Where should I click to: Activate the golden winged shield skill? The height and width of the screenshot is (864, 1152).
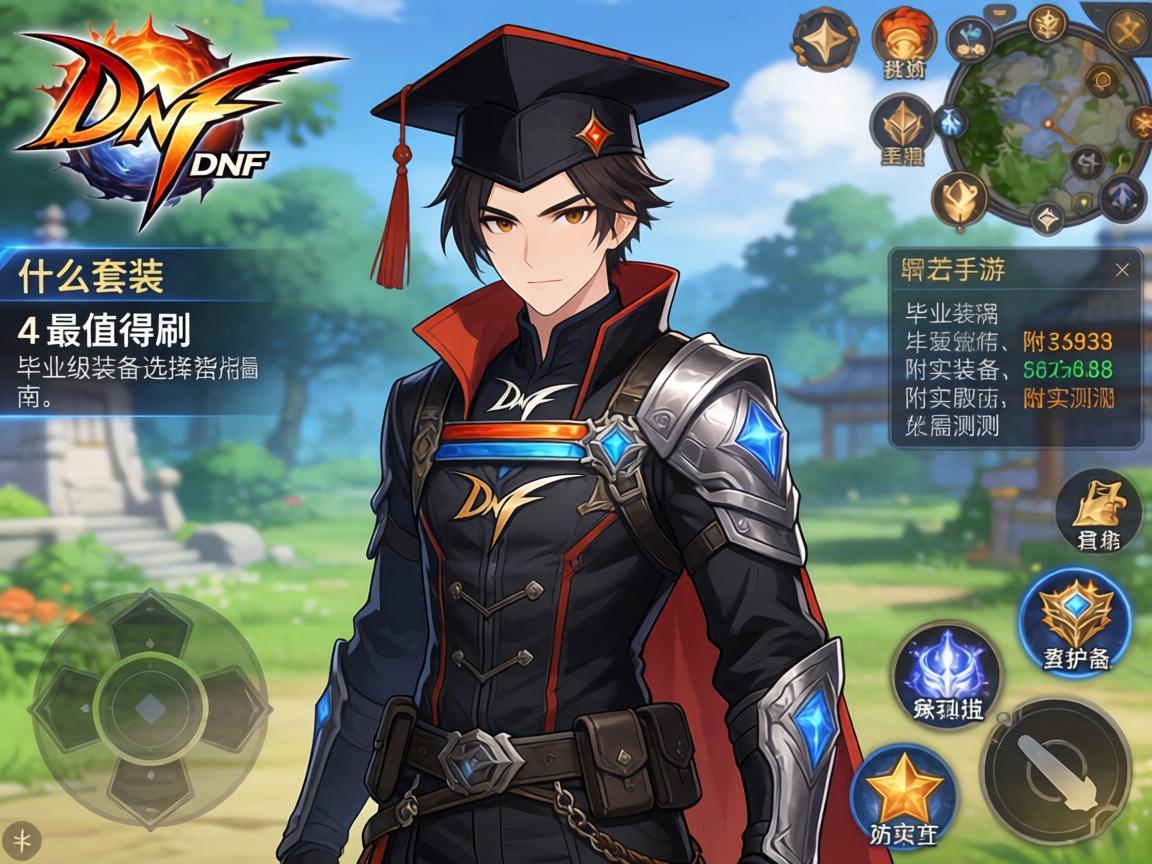pyautogui.click(x=1075, y=613)
